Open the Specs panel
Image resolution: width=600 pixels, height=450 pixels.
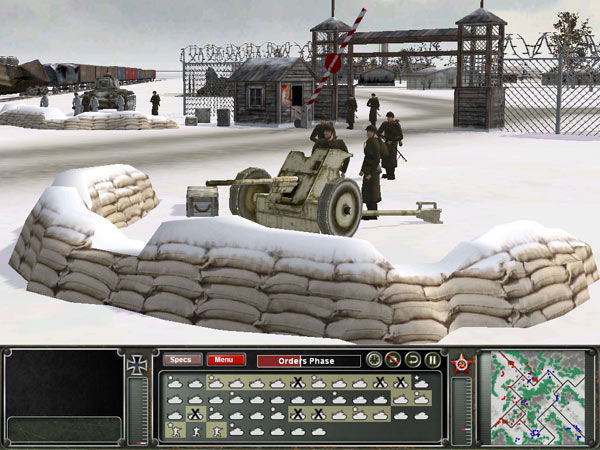(x=183, y=359)
